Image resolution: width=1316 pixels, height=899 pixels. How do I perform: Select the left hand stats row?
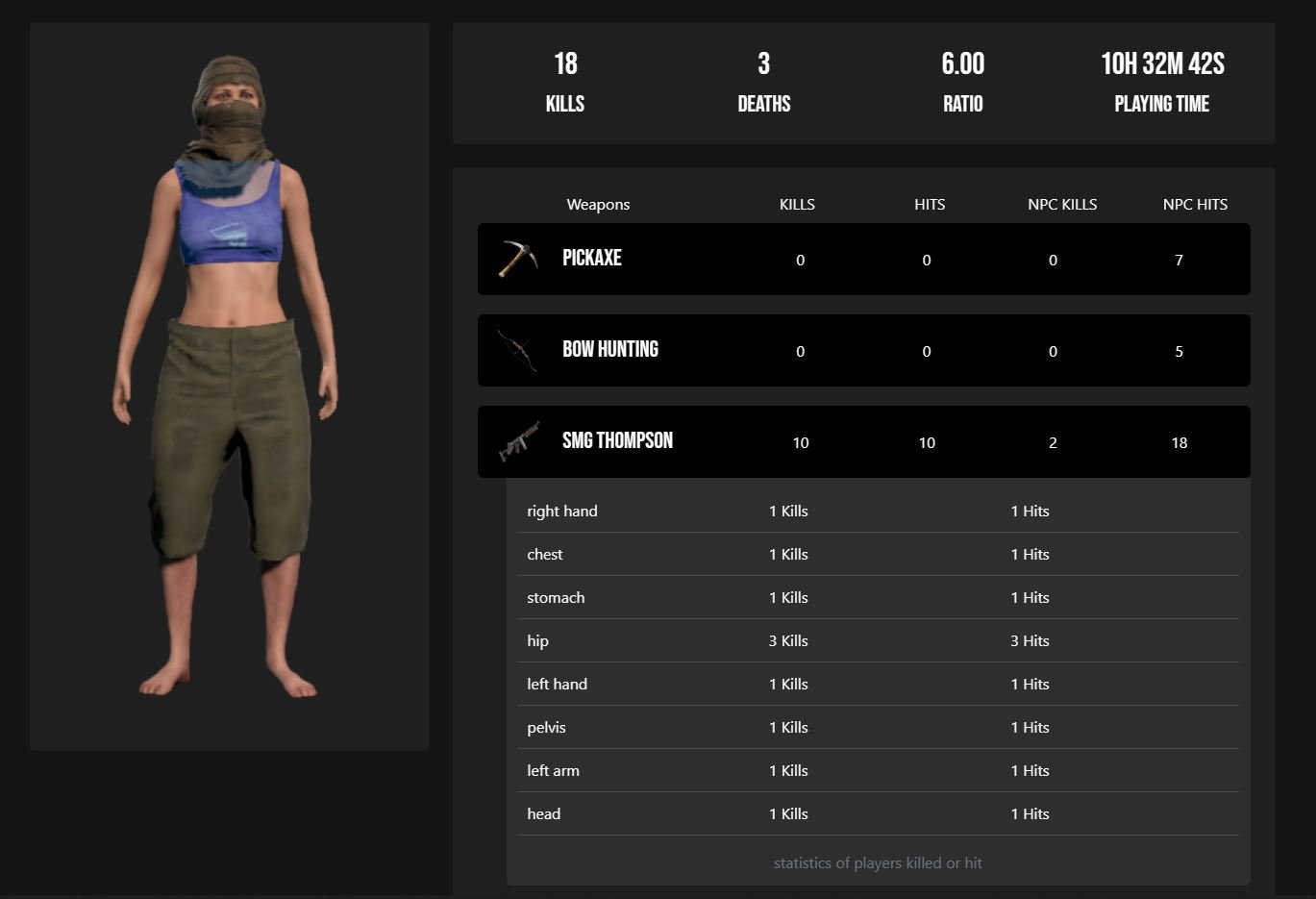878,685
